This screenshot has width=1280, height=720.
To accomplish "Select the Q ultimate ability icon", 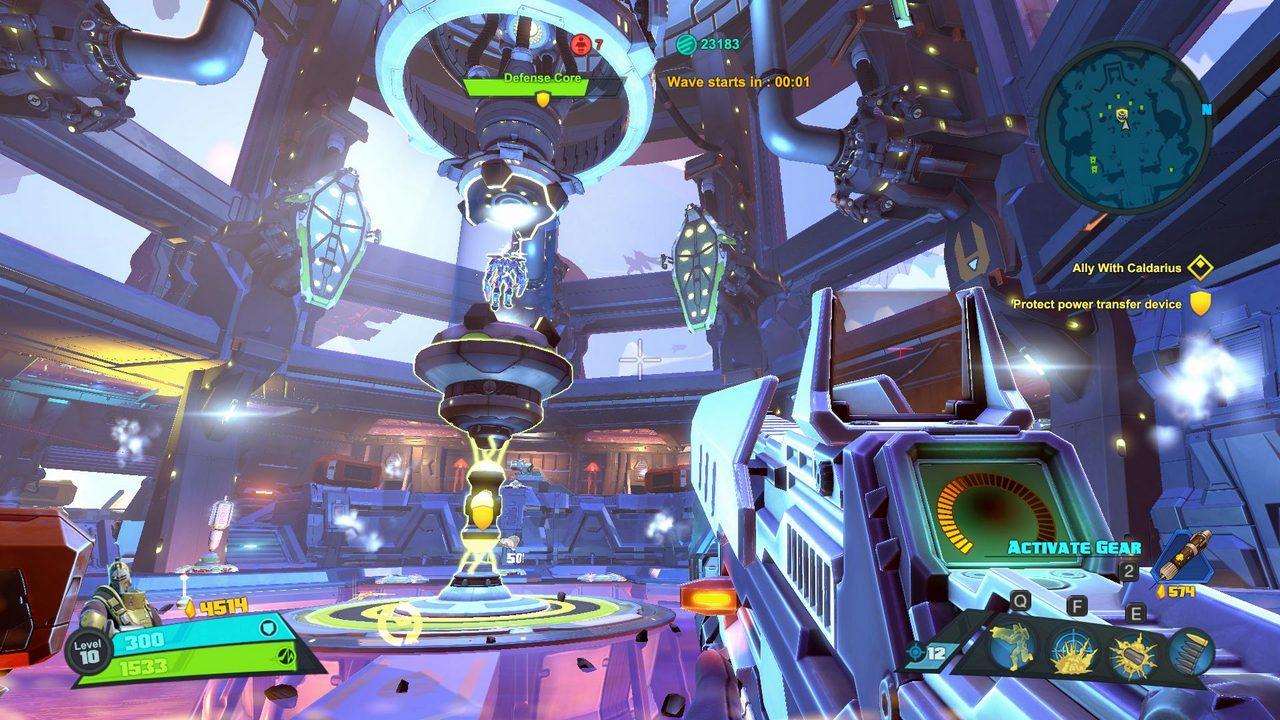I will coord(1012,648).
